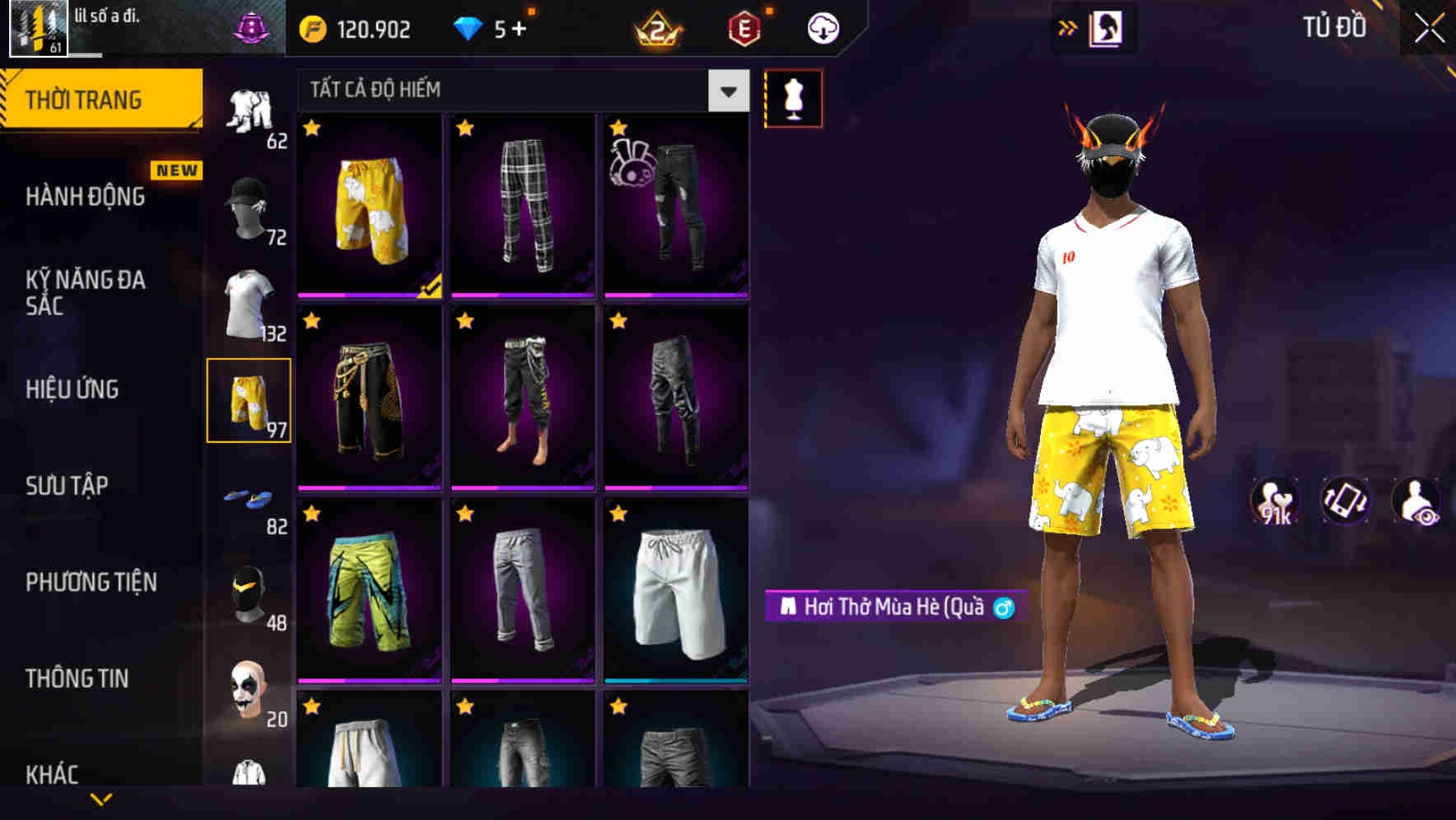Image resolution: width=1456 pixels, height=820 pixels.
Task: Open the HIỆU ỨNG menu section
Action: click(x=74, y=389)
